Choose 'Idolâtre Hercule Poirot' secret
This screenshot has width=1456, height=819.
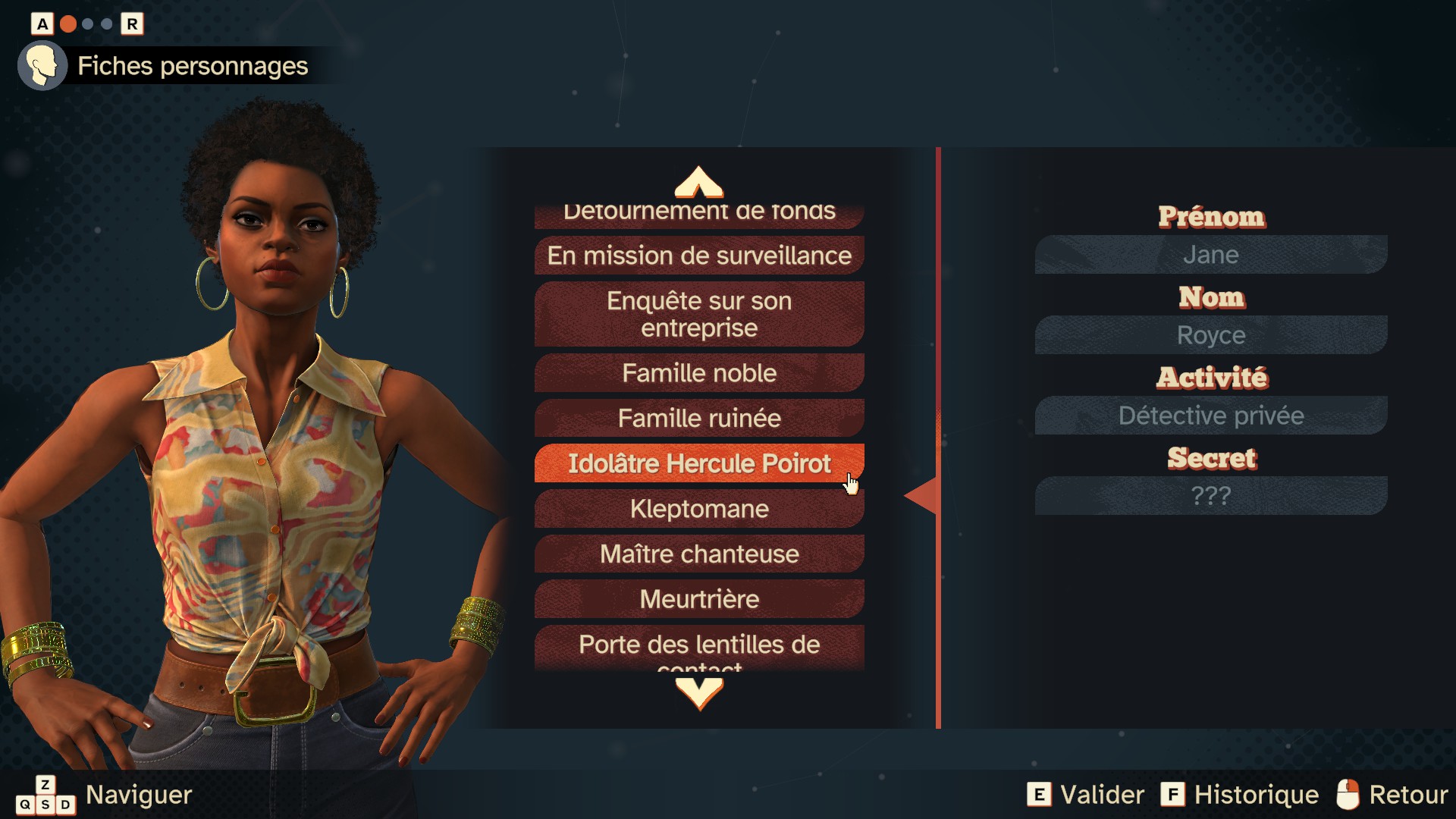[698, 463]
